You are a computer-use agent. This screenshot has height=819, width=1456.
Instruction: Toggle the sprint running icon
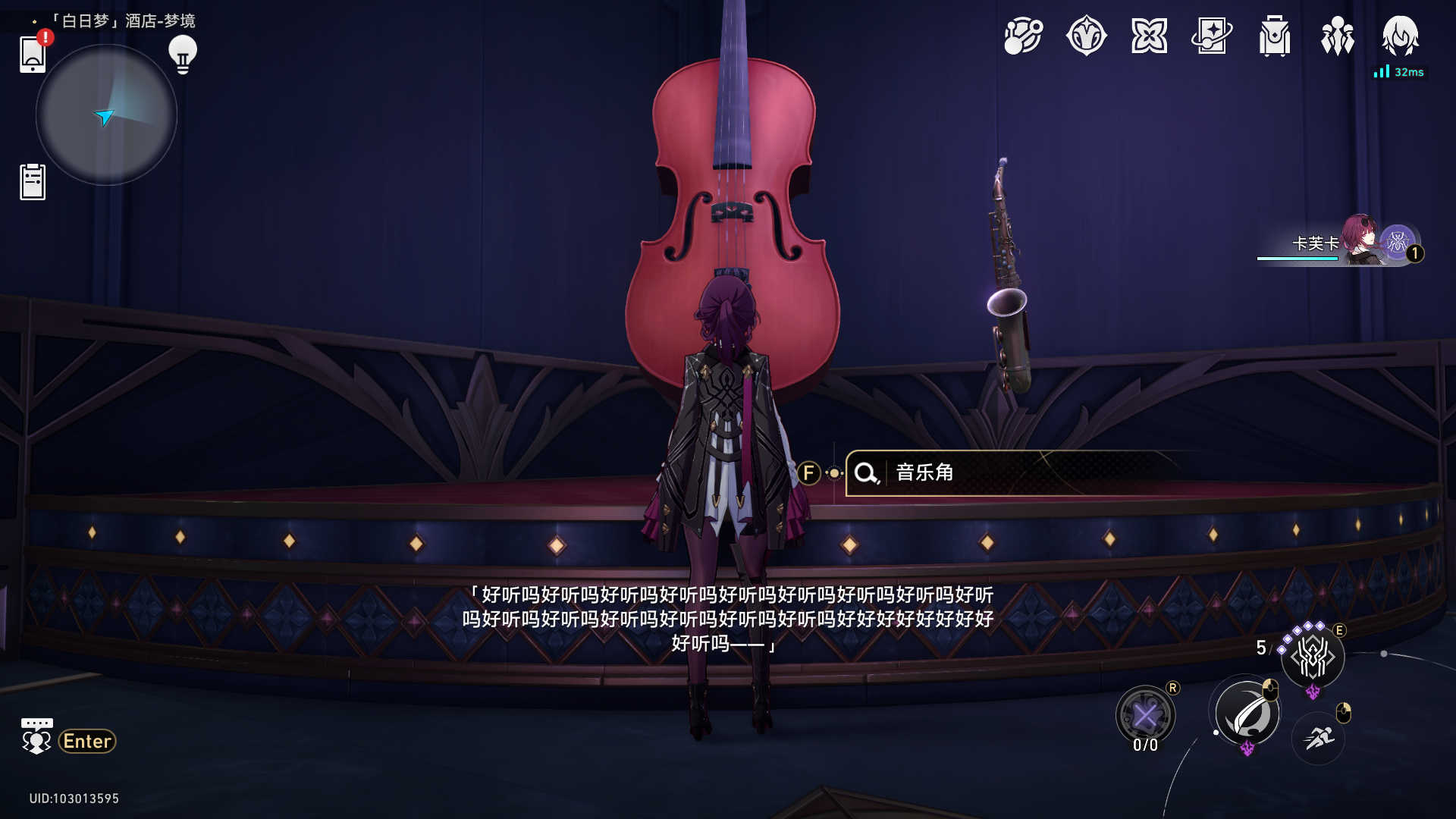coord(1318,737)
